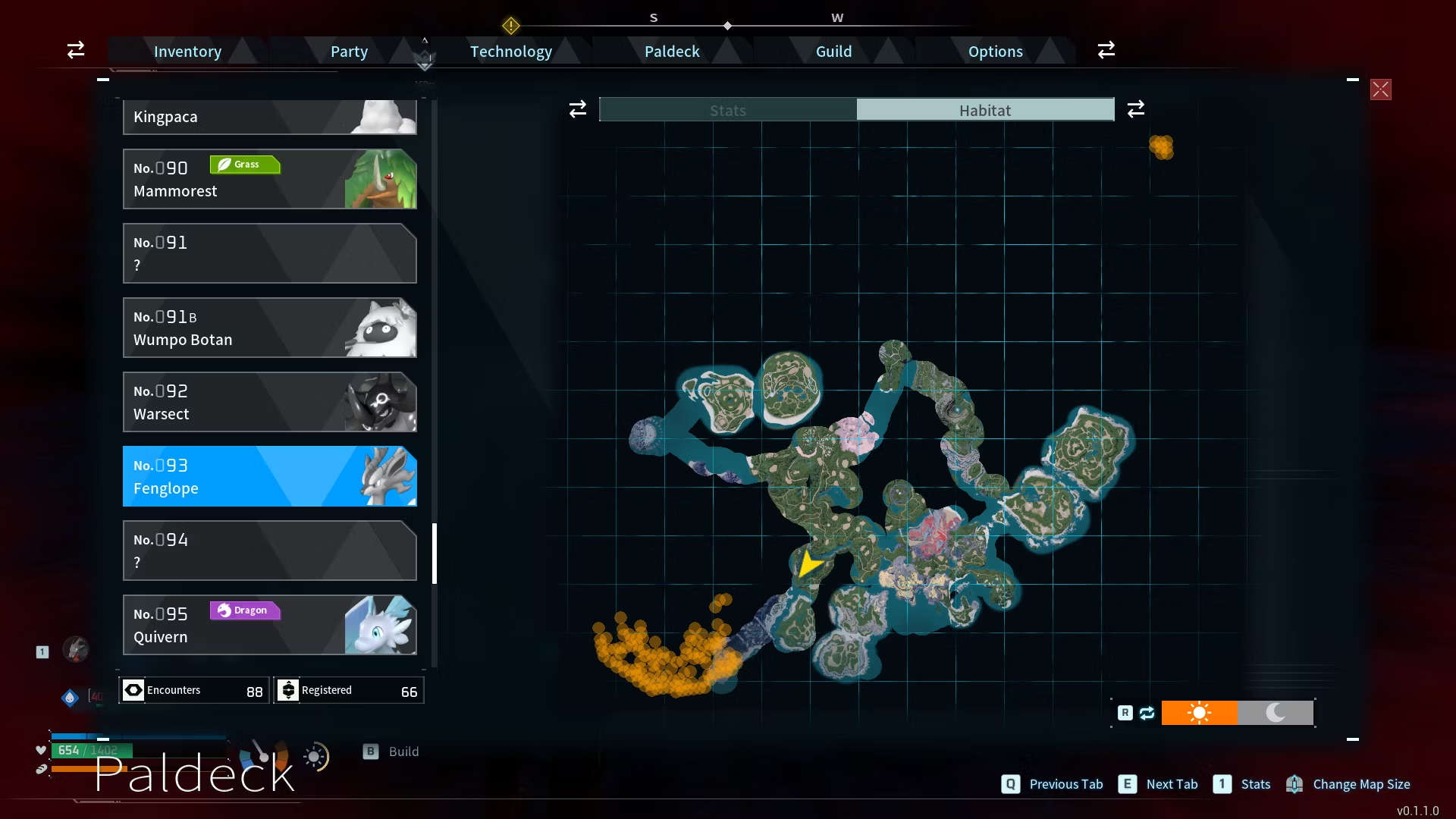Select the Paldeck tab
The image size is (1456, 819).
[x=672, y=52]
